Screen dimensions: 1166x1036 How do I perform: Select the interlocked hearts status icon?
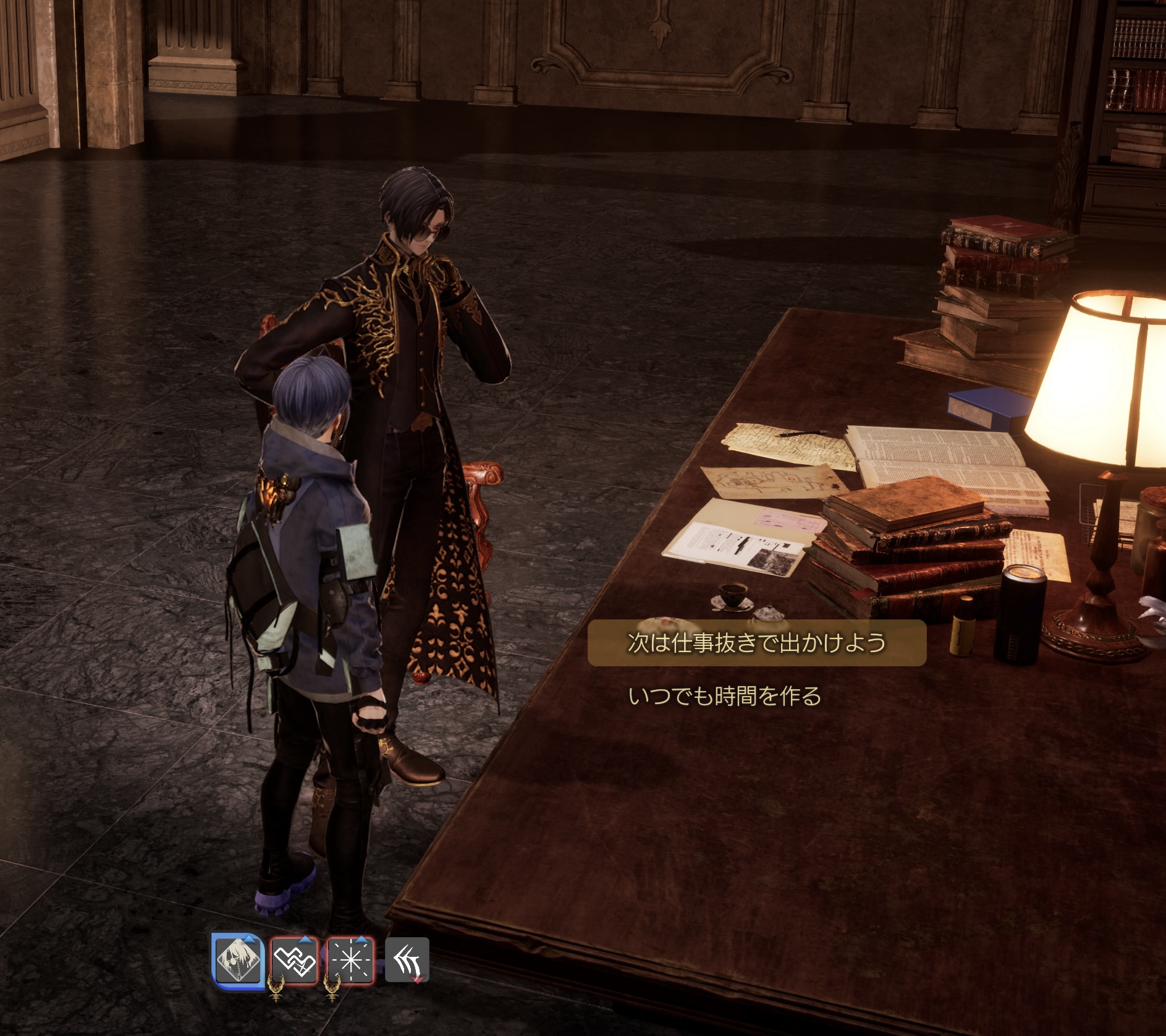tap(294, 960)
